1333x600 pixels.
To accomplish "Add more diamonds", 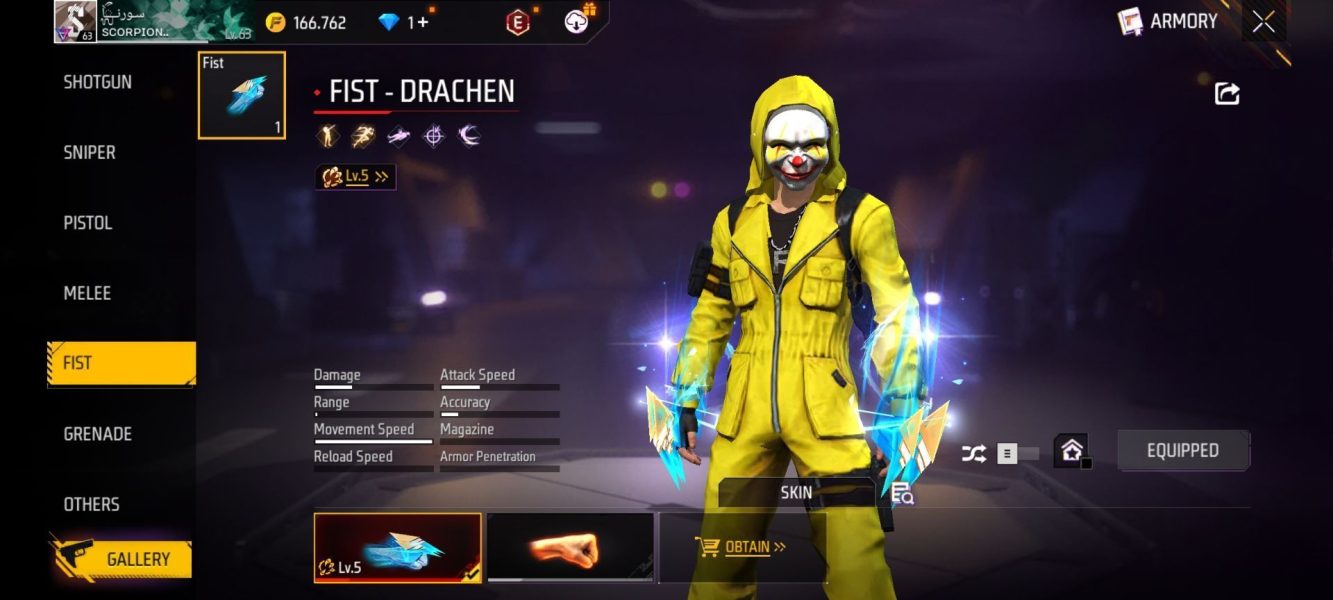I will coord(424,22).
